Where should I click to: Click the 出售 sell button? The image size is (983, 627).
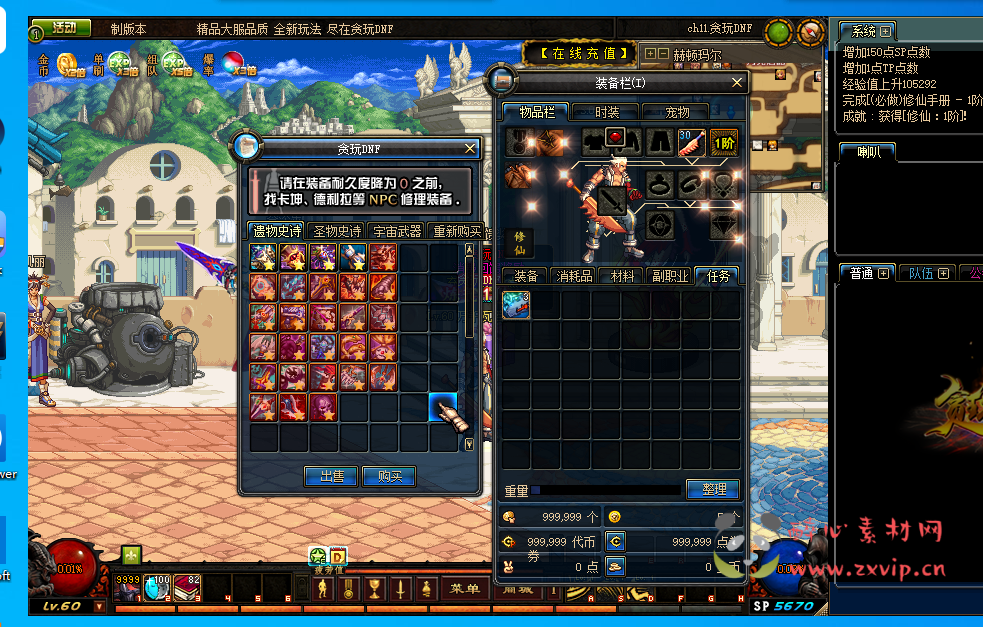[x=331, y=477]
